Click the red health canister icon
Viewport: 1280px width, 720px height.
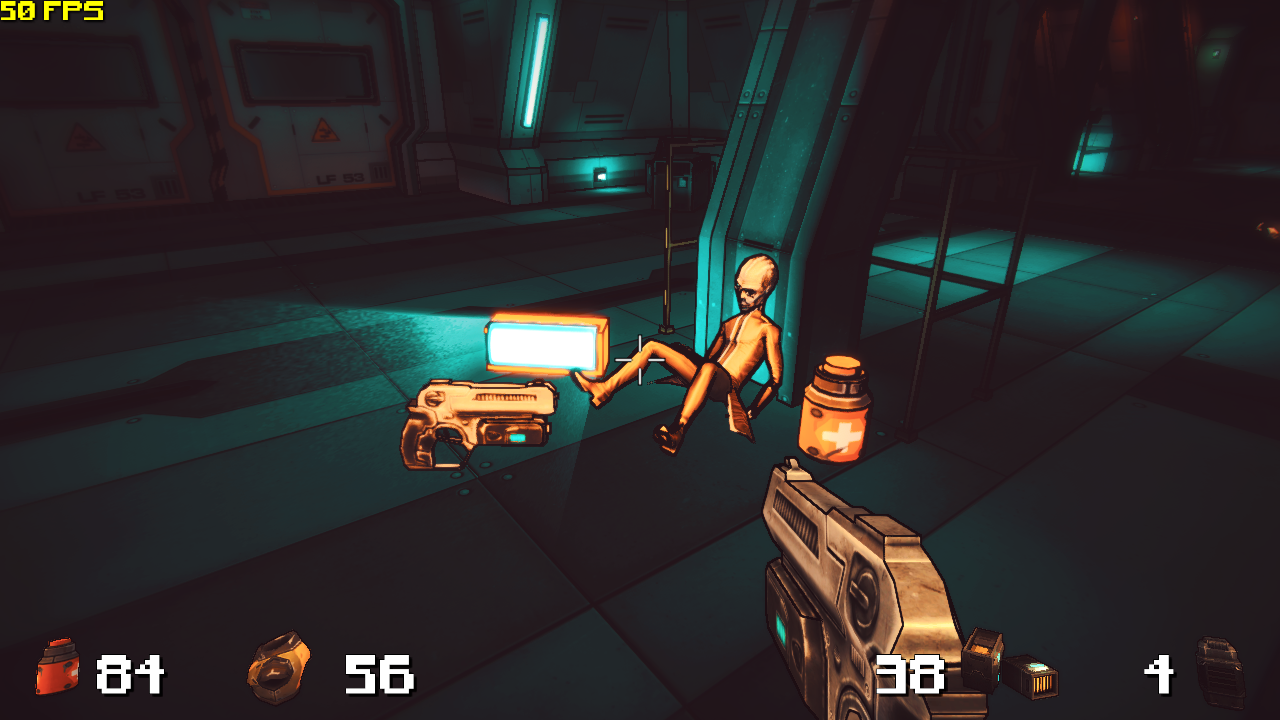57,667
